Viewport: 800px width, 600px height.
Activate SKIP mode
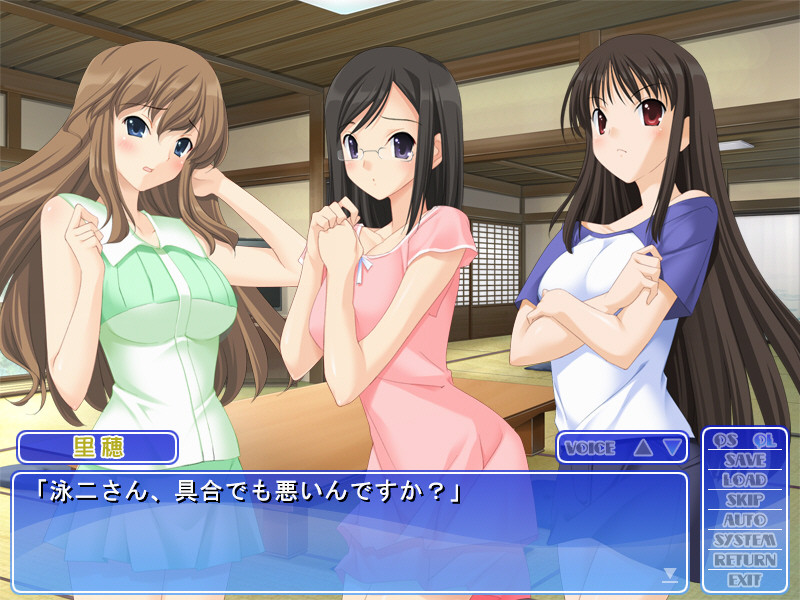pos(745,500)
